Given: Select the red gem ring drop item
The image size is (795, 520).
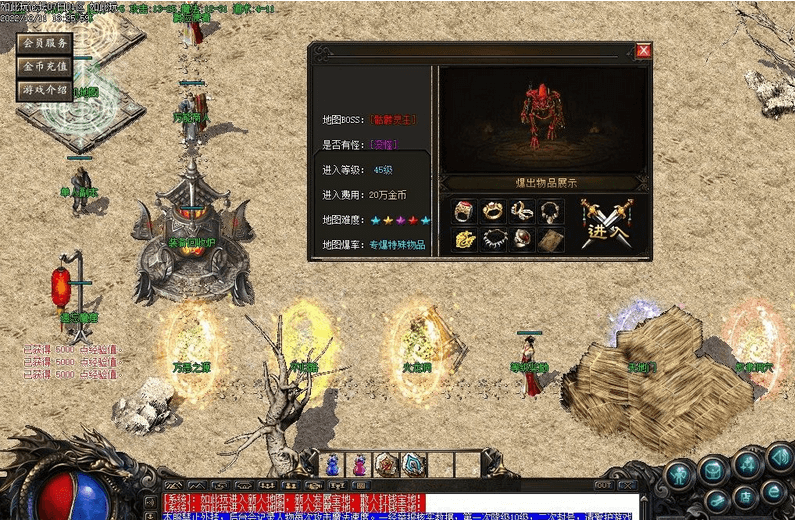Looking at the screenshot, I should 521,240.
